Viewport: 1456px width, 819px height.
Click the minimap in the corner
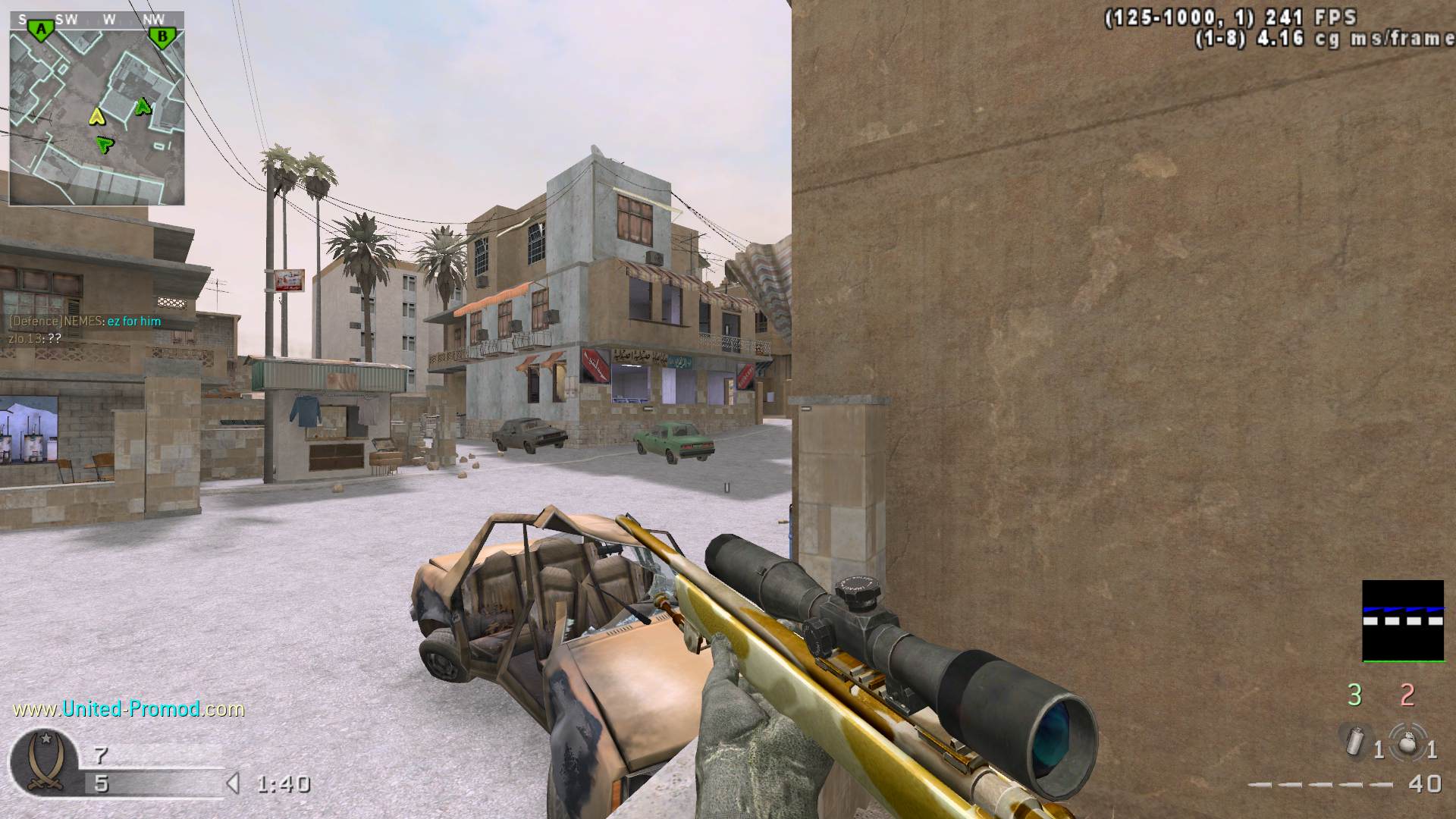(x=96, y=108)
